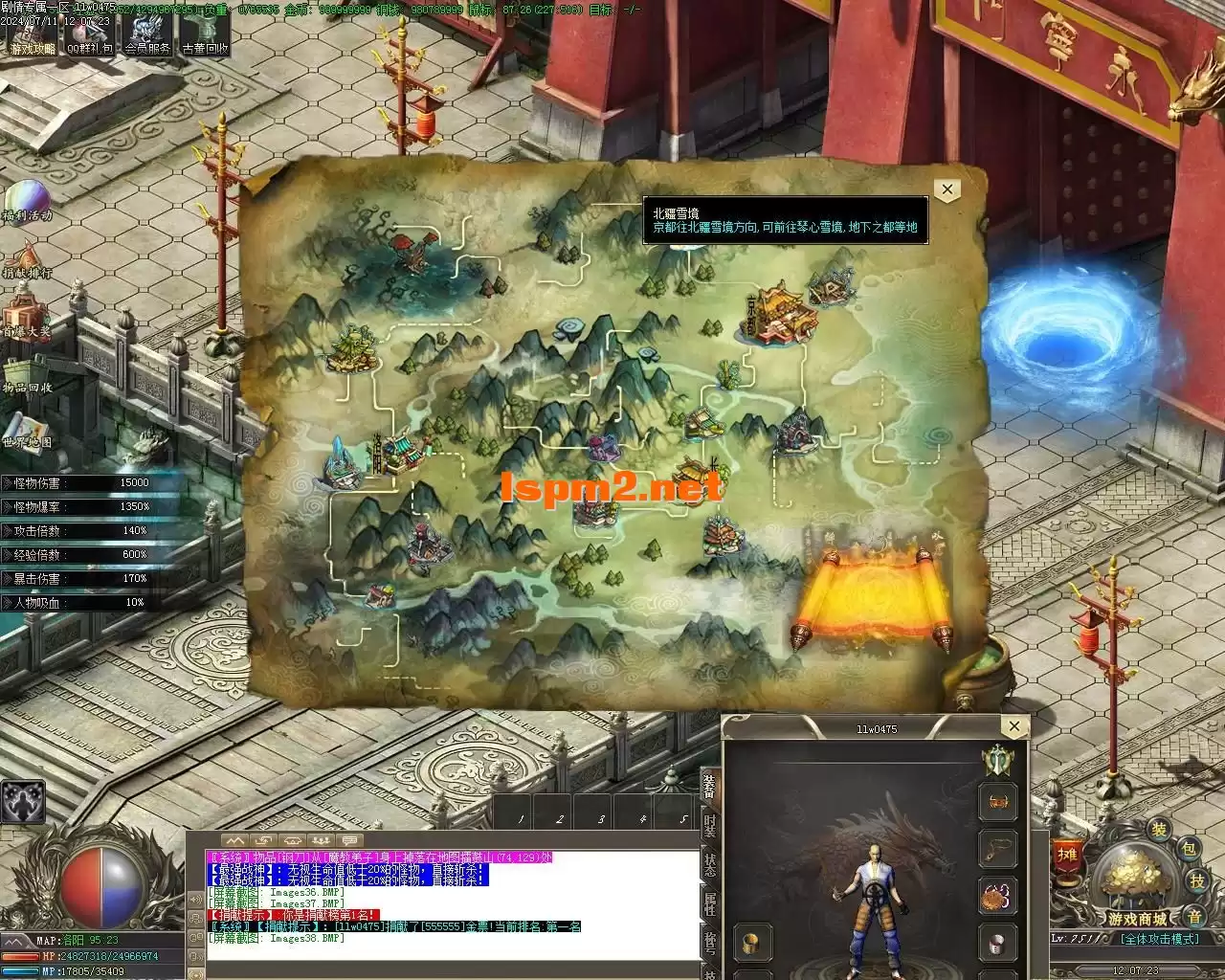This screenshot has height=980, width=1225.
Task: Open 物品回收 item recycling
Action: pyautogui.click(x=26, y=373)
